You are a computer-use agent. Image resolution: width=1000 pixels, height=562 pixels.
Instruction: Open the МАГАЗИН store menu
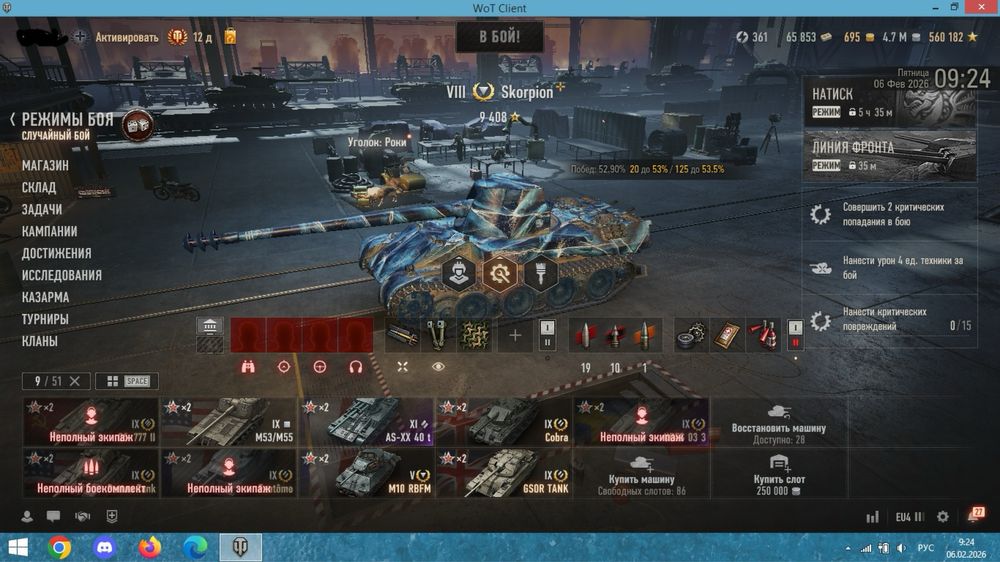[x=46, y=165]
